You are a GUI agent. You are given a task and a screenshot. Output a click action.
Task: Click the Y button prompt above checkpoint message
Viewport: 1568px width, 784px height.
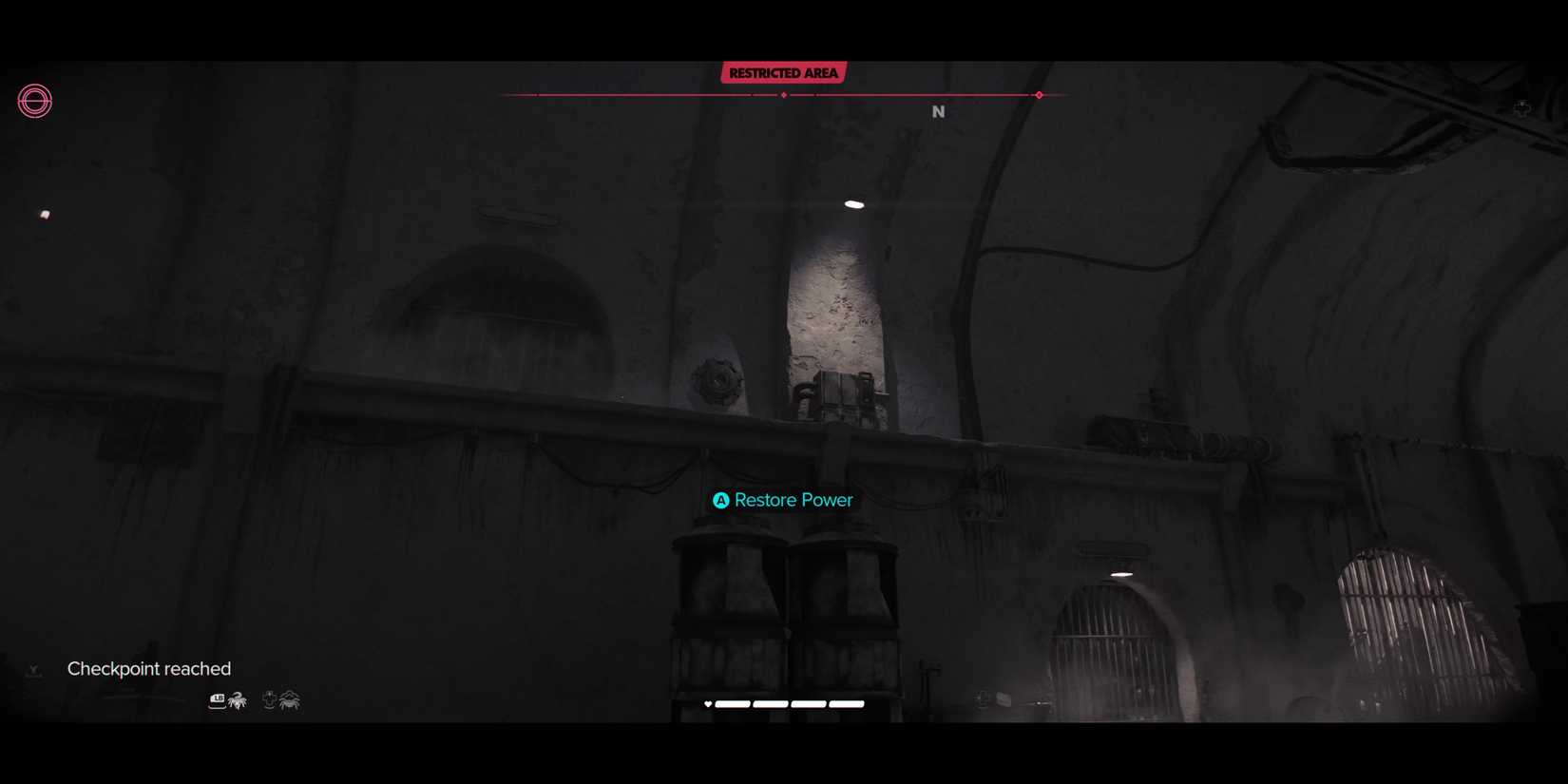click(33, 670)
